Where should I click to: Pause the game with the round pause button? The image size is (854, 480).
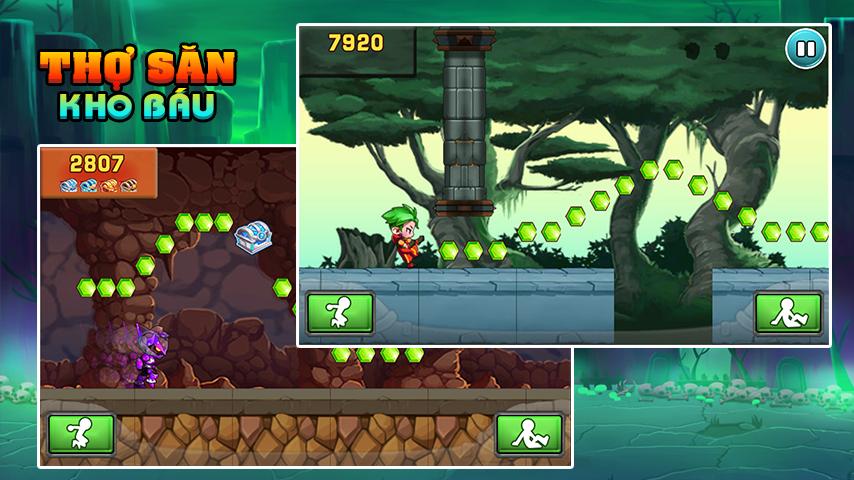point(805,49)
